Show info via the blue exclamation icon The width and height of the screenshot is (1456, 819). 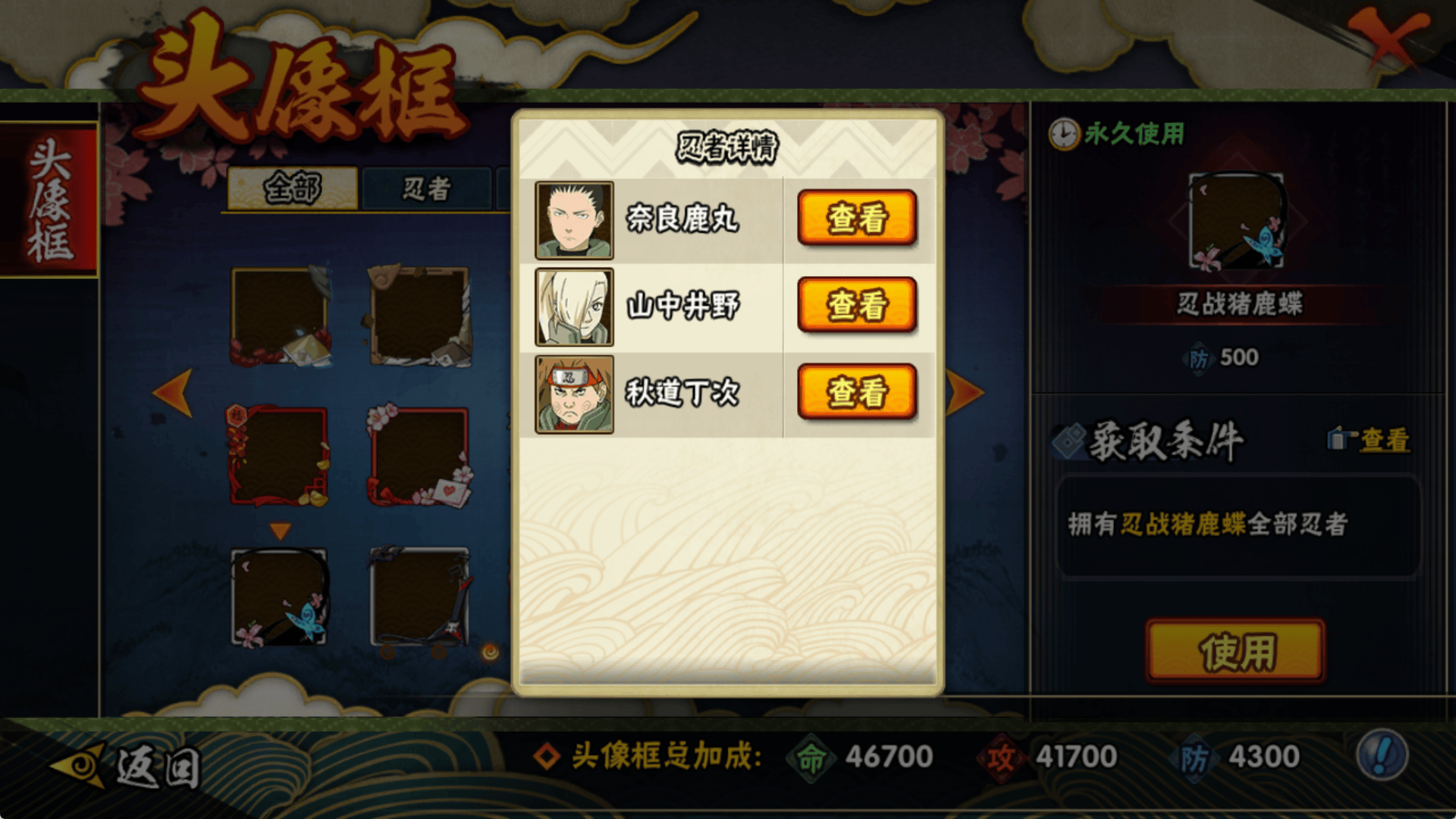1382,755
